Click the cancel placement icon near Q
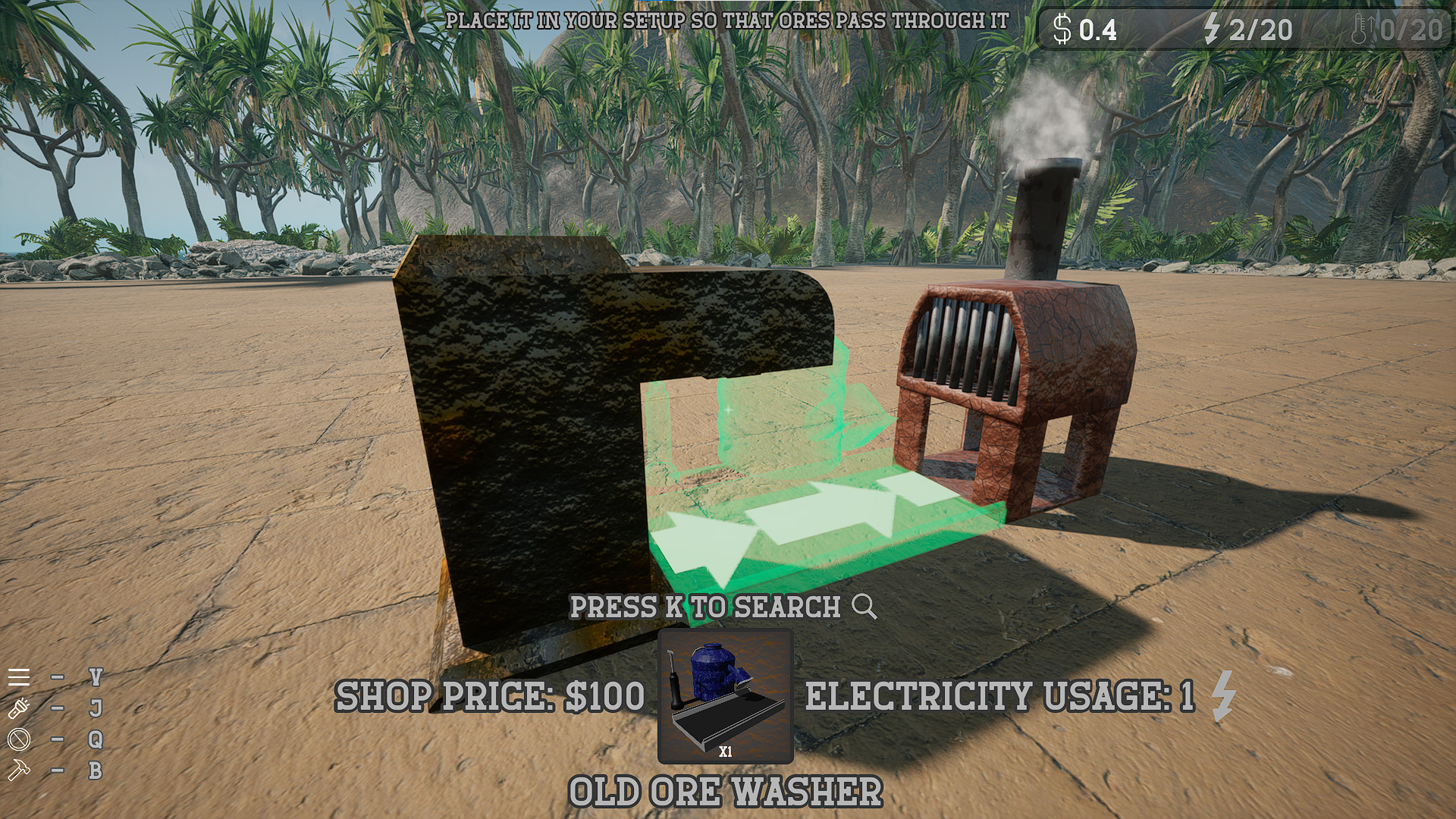Image resolution: width=1456 pixels, height=819 pixels. [x=18, y=738]
